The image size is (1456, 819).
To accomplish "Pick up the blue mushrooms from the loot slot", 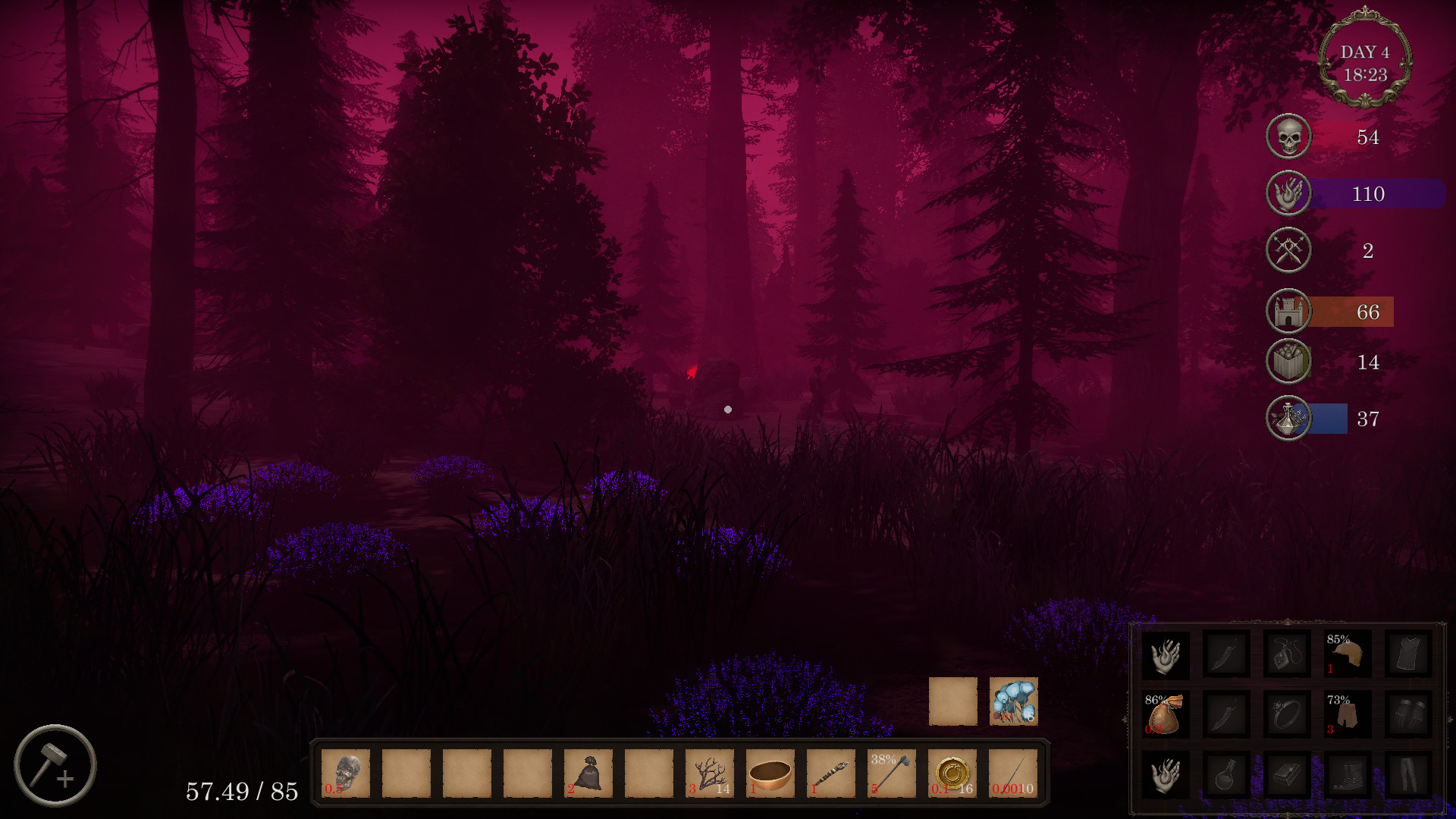I will 1015,701.
